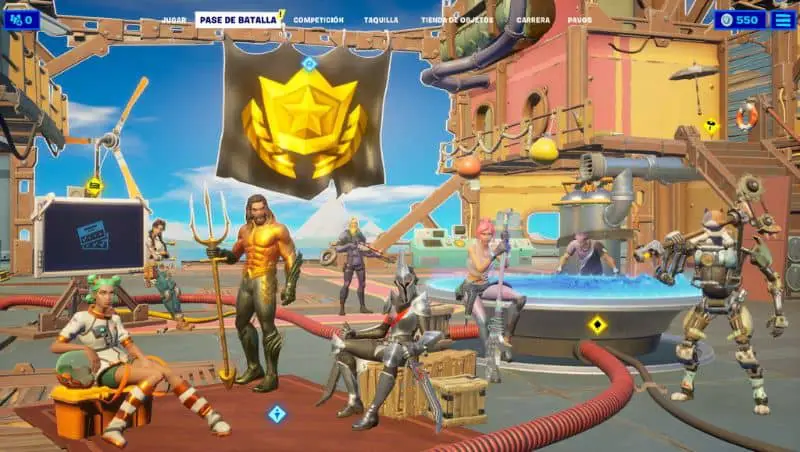Switch to the Carrera tab
Screen dimensions: 800x452
pyautogui.click(x=532, y=20)
